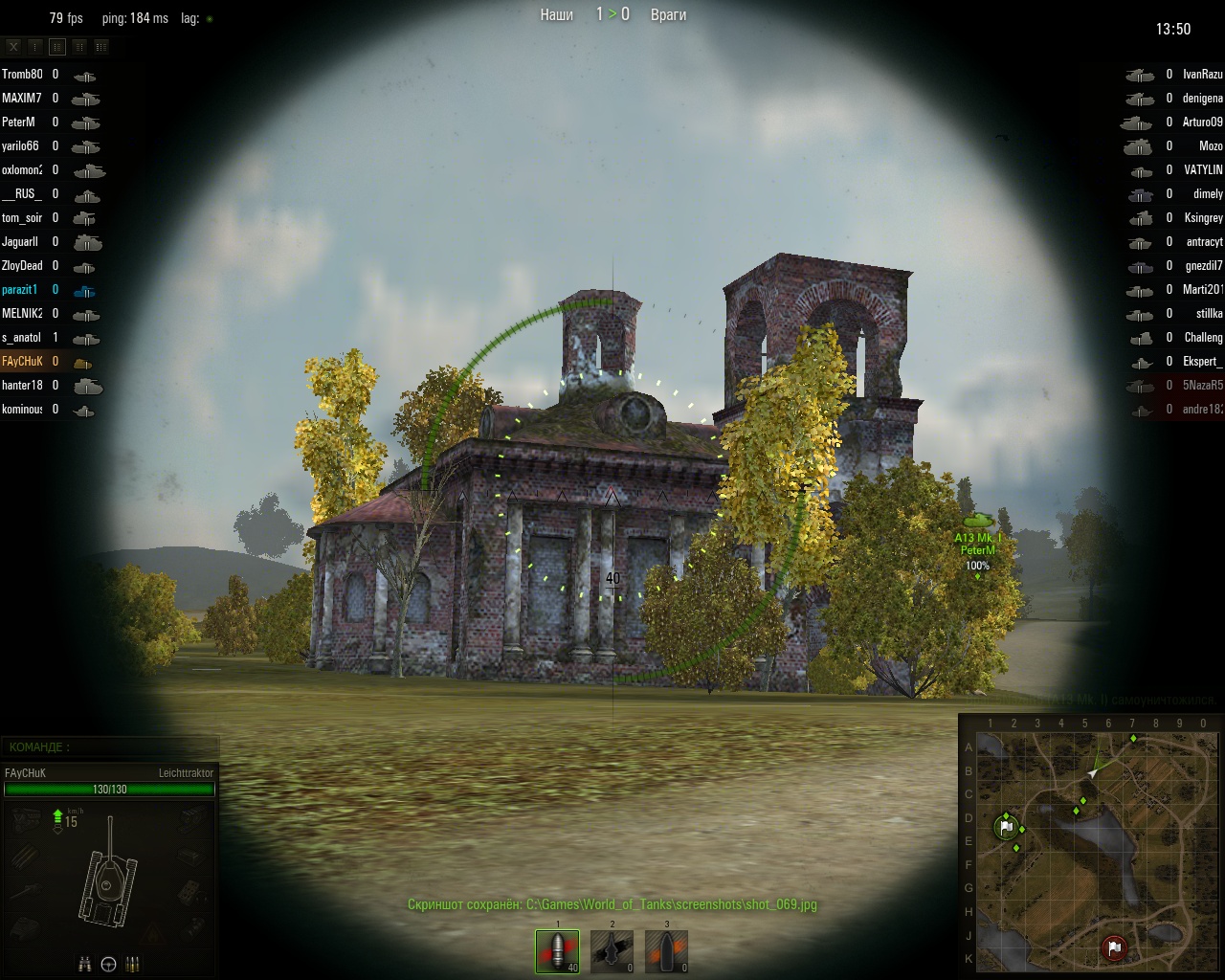Click the allied base flag on minimap
1225x980 pixels.
coord(1005,826)
